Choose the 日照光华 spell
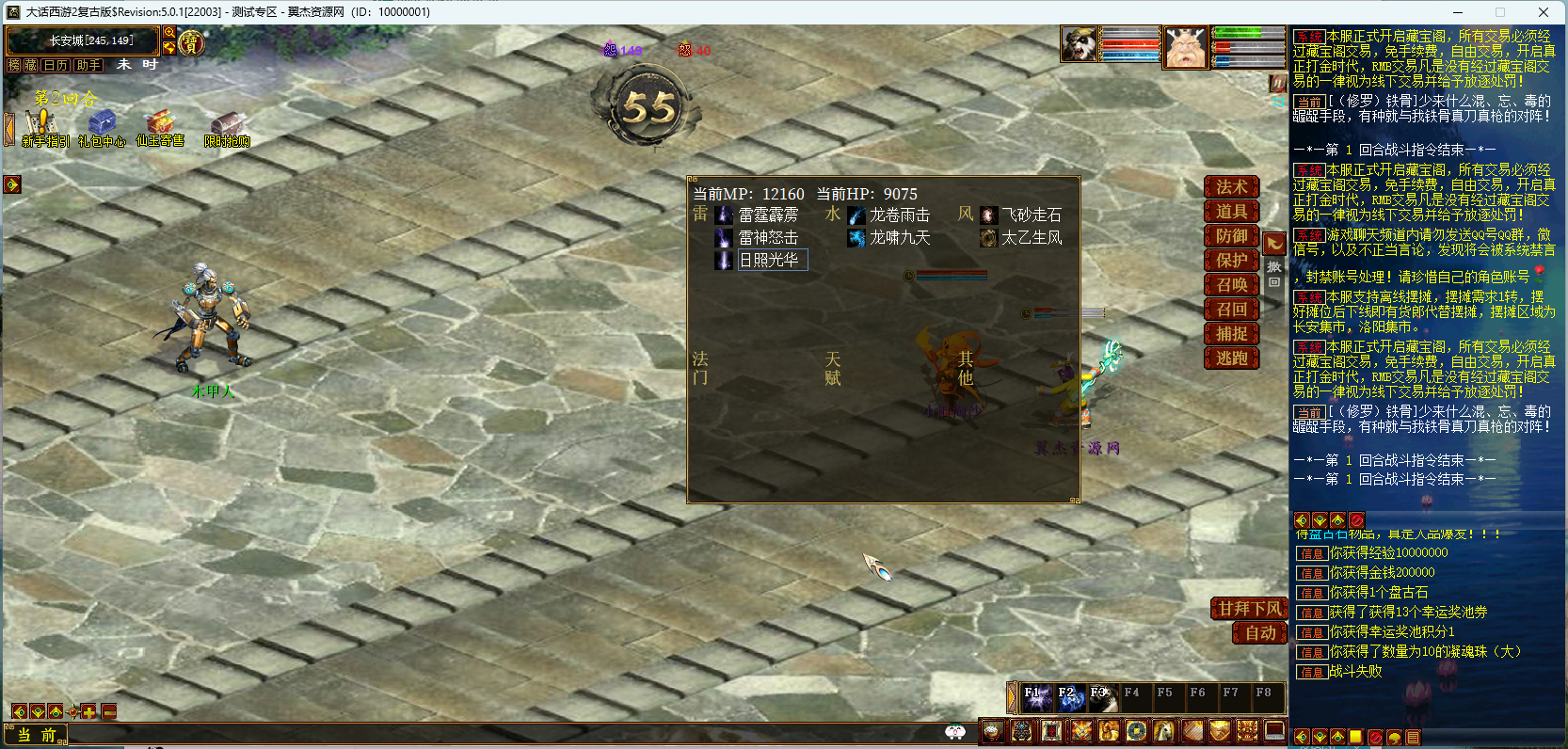Viewport: 1568px width, 749px height. pos(767,261)
